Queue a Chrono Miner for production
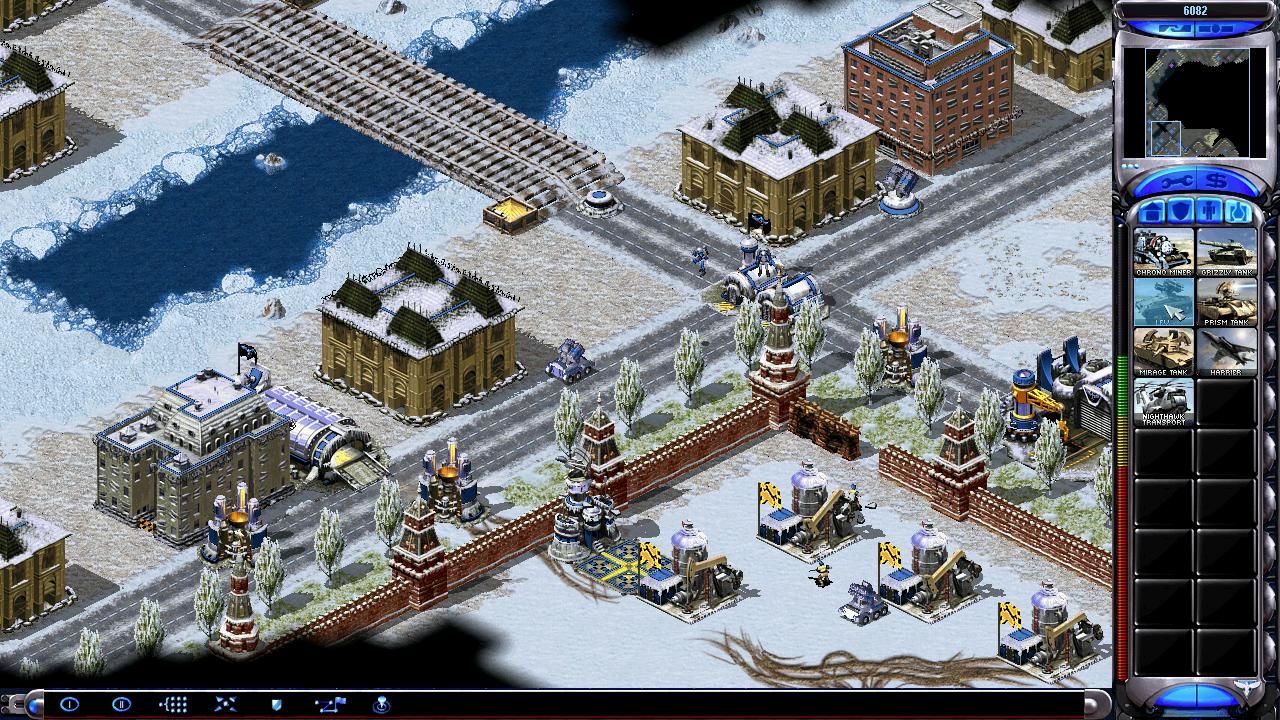Screen dimensions: 1280x720 (x=1163, y=251)
